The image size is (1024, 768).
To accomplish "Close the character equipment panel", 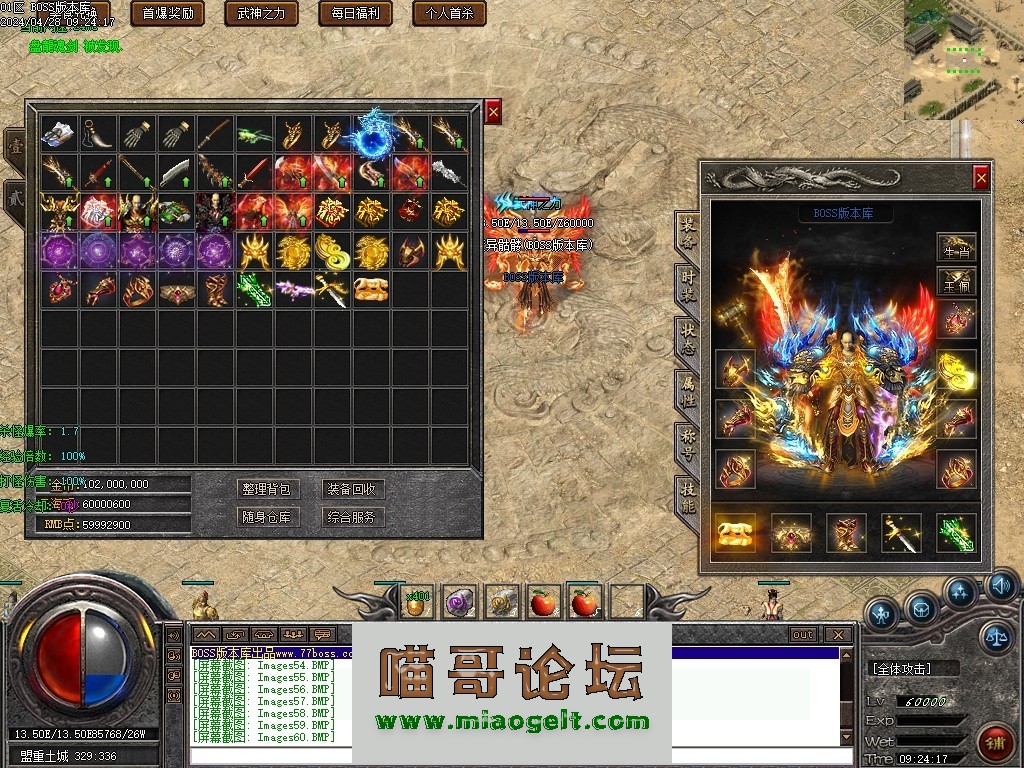I will pyautogui.click(x=981, y=178).
